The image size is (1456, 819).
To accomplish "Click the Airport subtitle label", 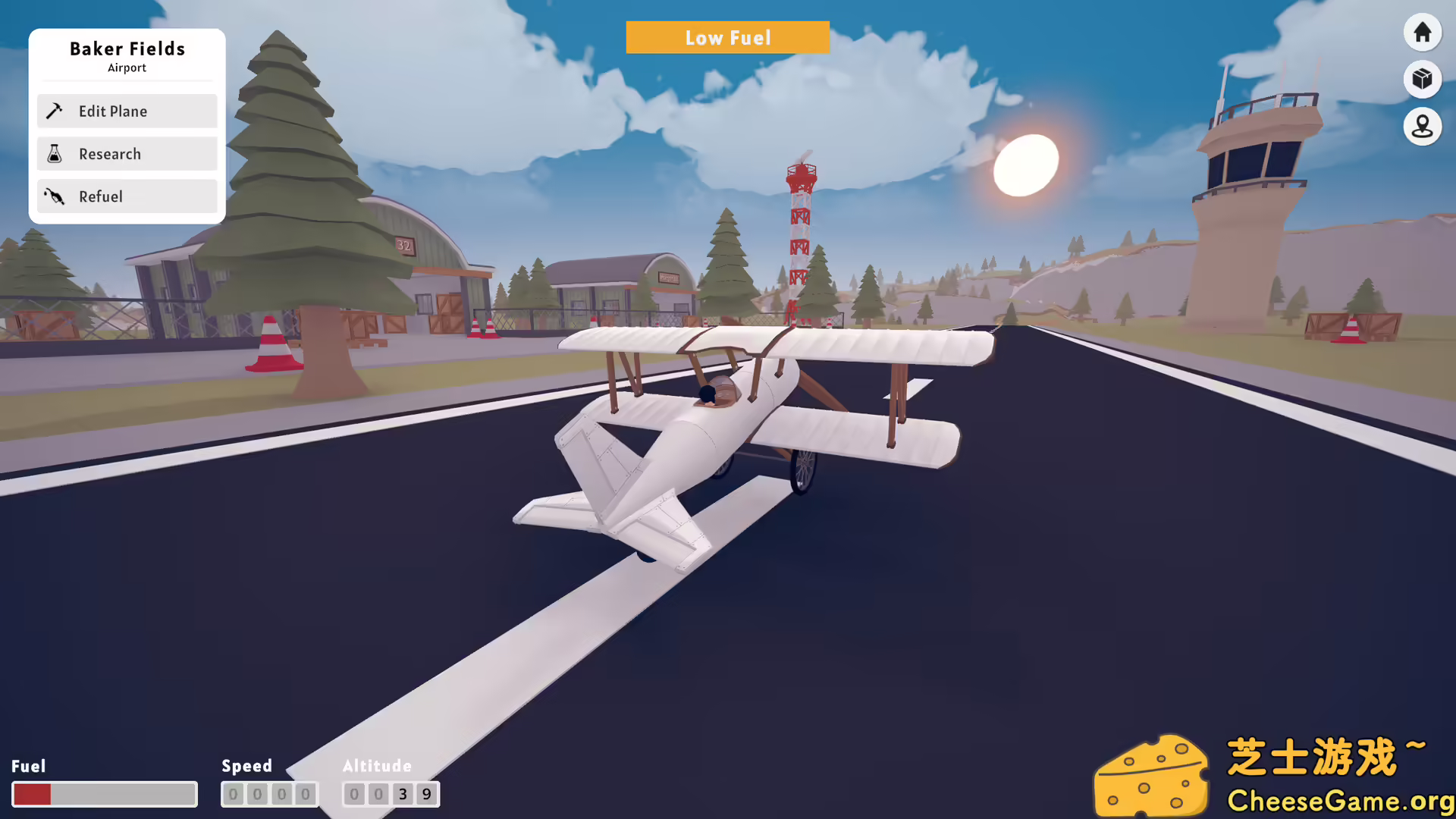I will (x=127, y=67).
